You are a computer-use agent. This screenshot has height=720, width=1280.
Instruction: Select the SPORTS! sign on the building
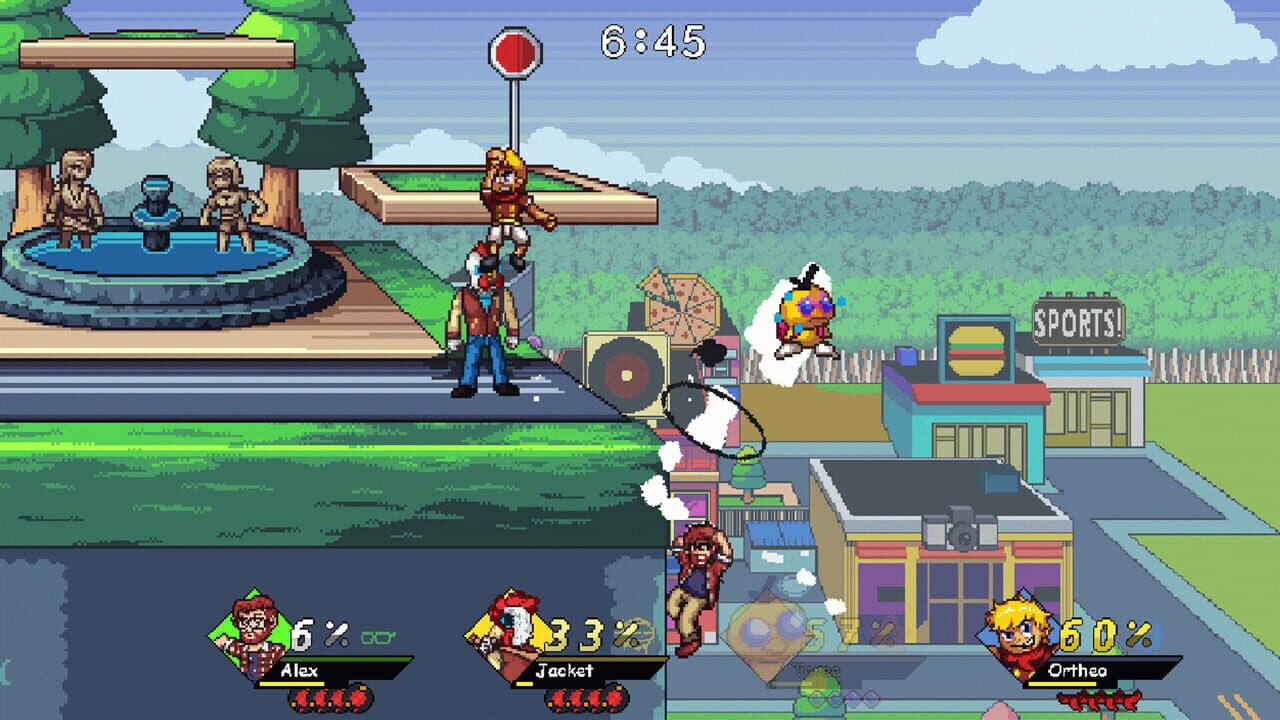1076,323
